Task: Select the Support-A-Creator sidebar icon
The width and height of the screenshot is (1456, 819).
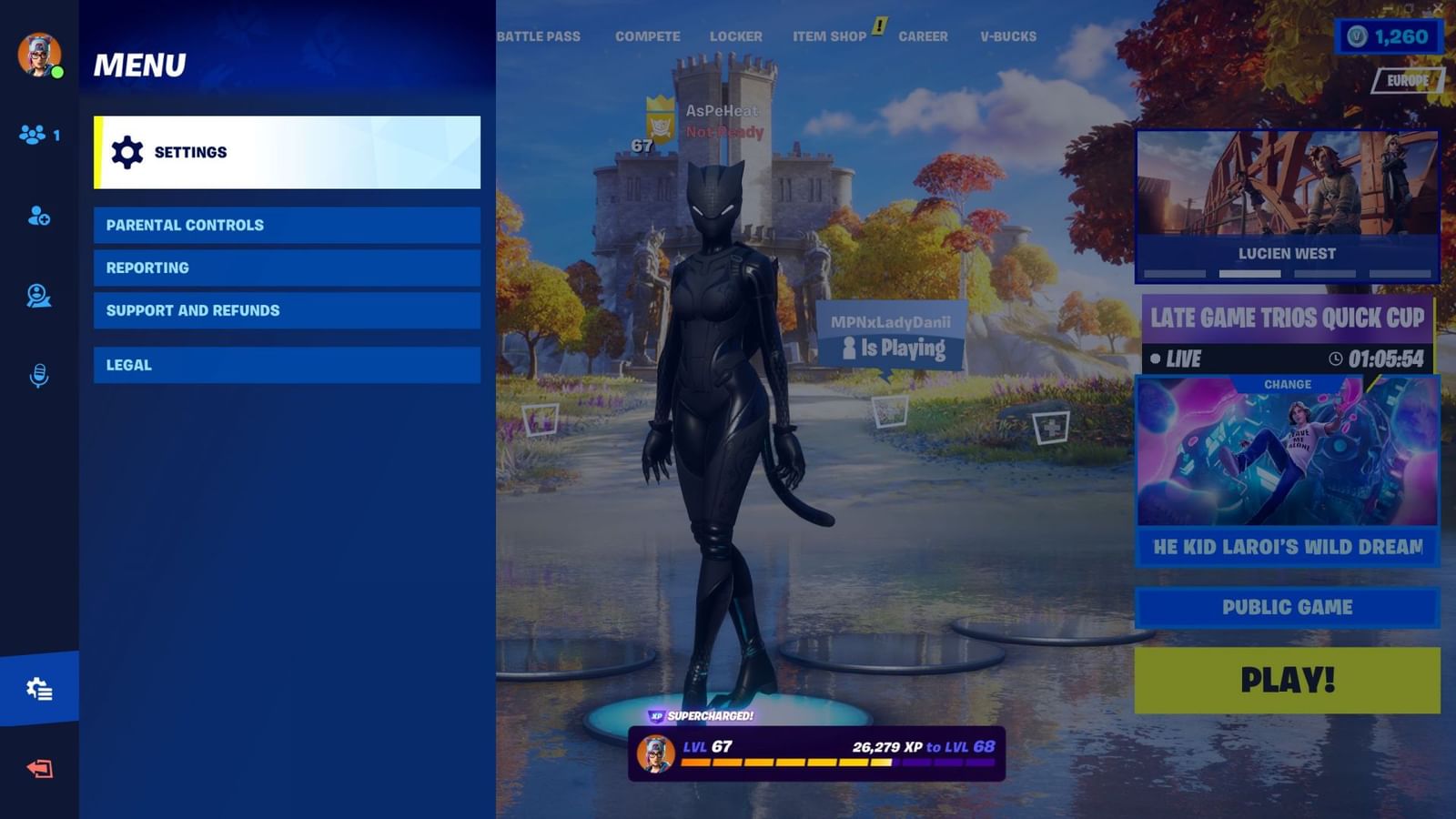Action: pyautogui.click(x=38, y=295)
